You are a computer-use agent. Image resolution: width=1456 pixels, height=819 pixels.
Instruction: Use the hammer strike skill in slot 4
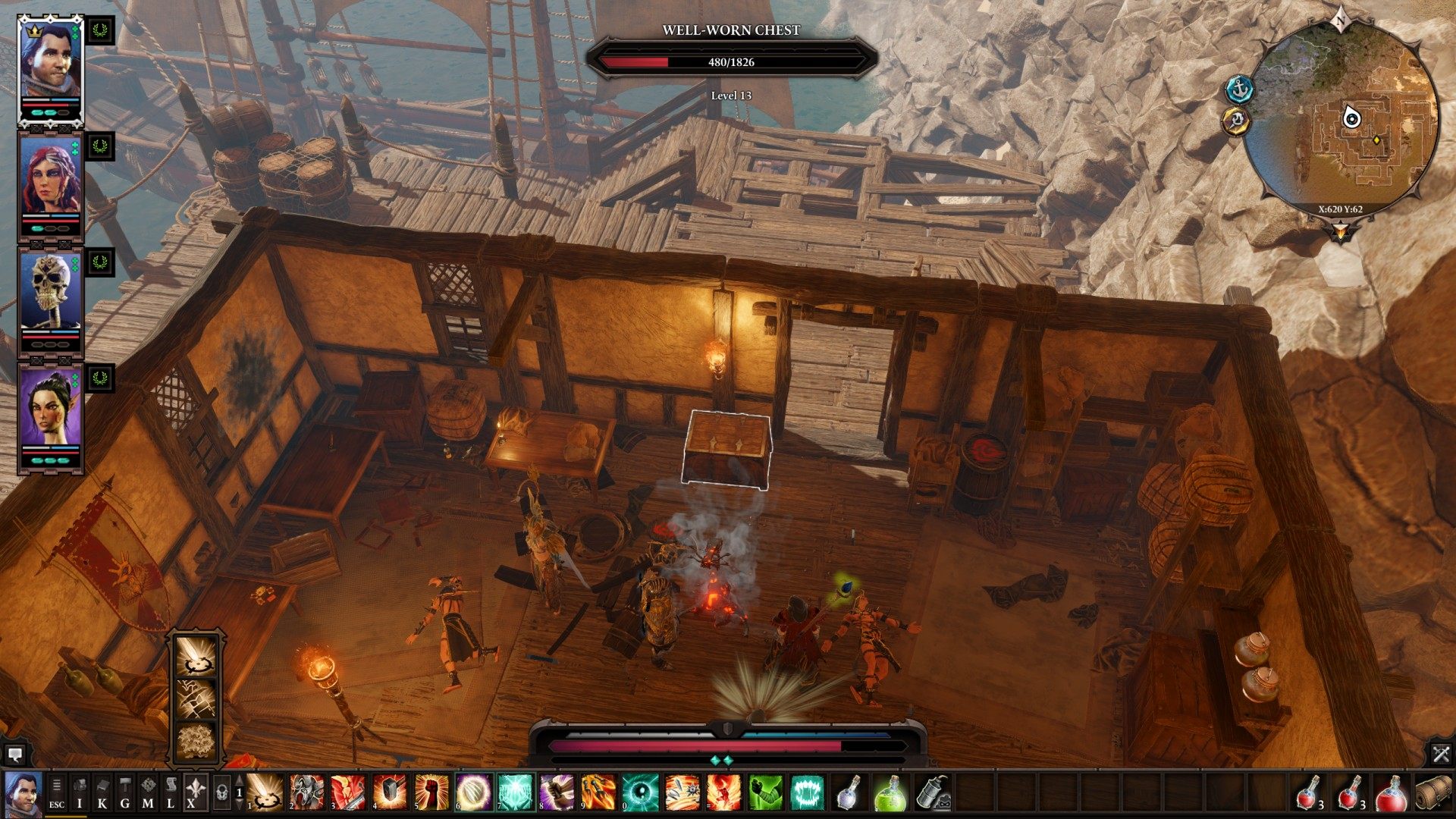click(390, 792)
